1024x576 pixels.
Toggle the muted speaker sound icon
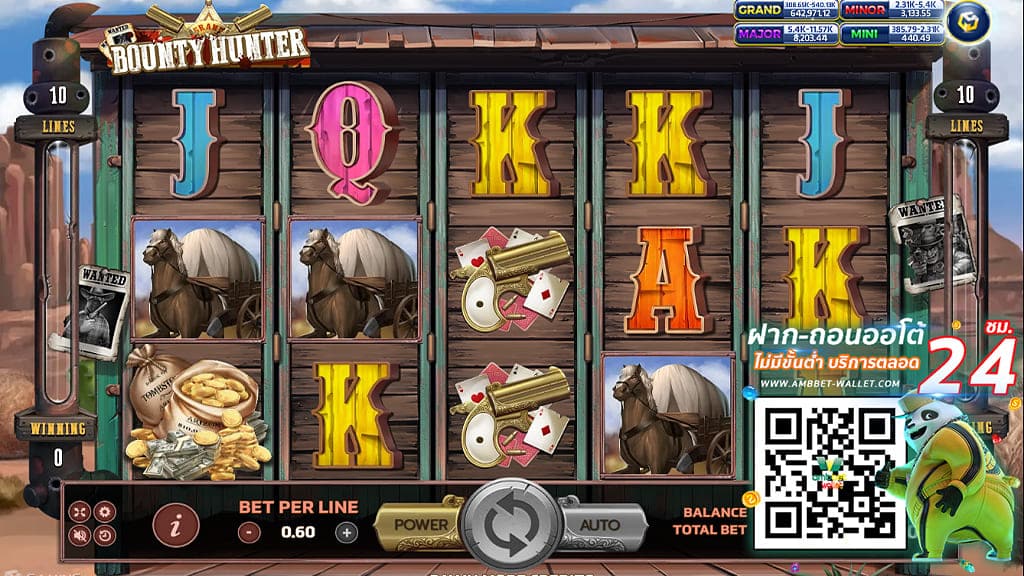[80, 536]
